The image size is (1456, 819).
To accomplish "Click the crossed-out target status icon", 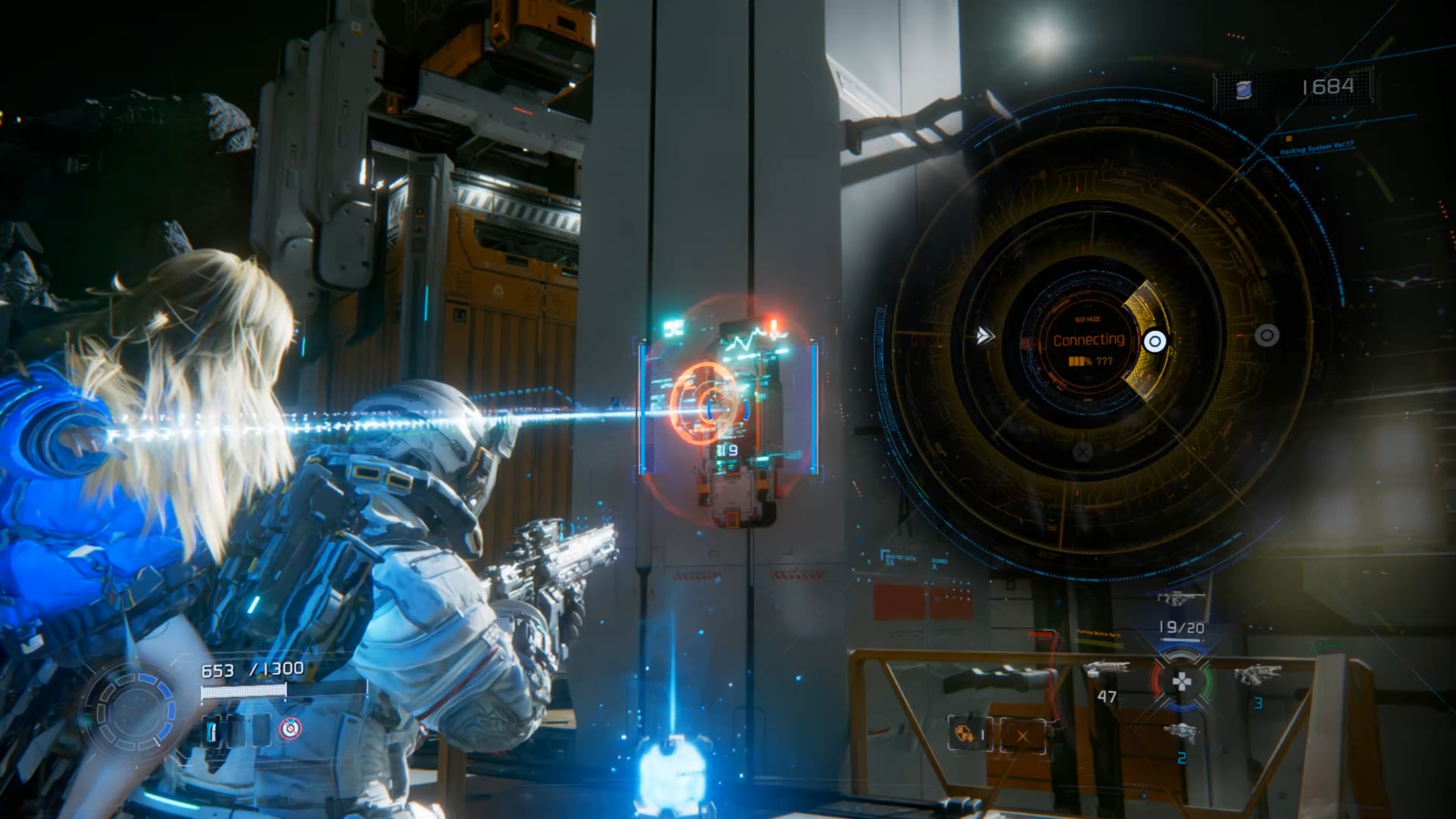I will [291, 729].
